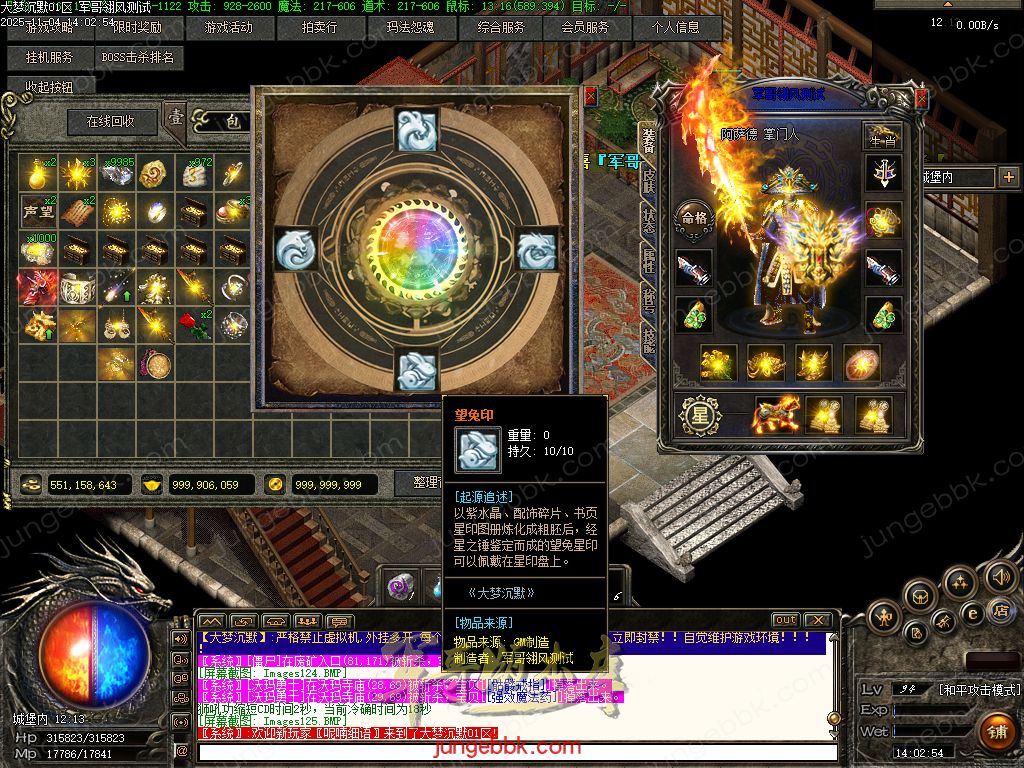Open the 会员服务 member services menu
The image size is (1024, 768).
pyautogui.click(x=585, y=27)
